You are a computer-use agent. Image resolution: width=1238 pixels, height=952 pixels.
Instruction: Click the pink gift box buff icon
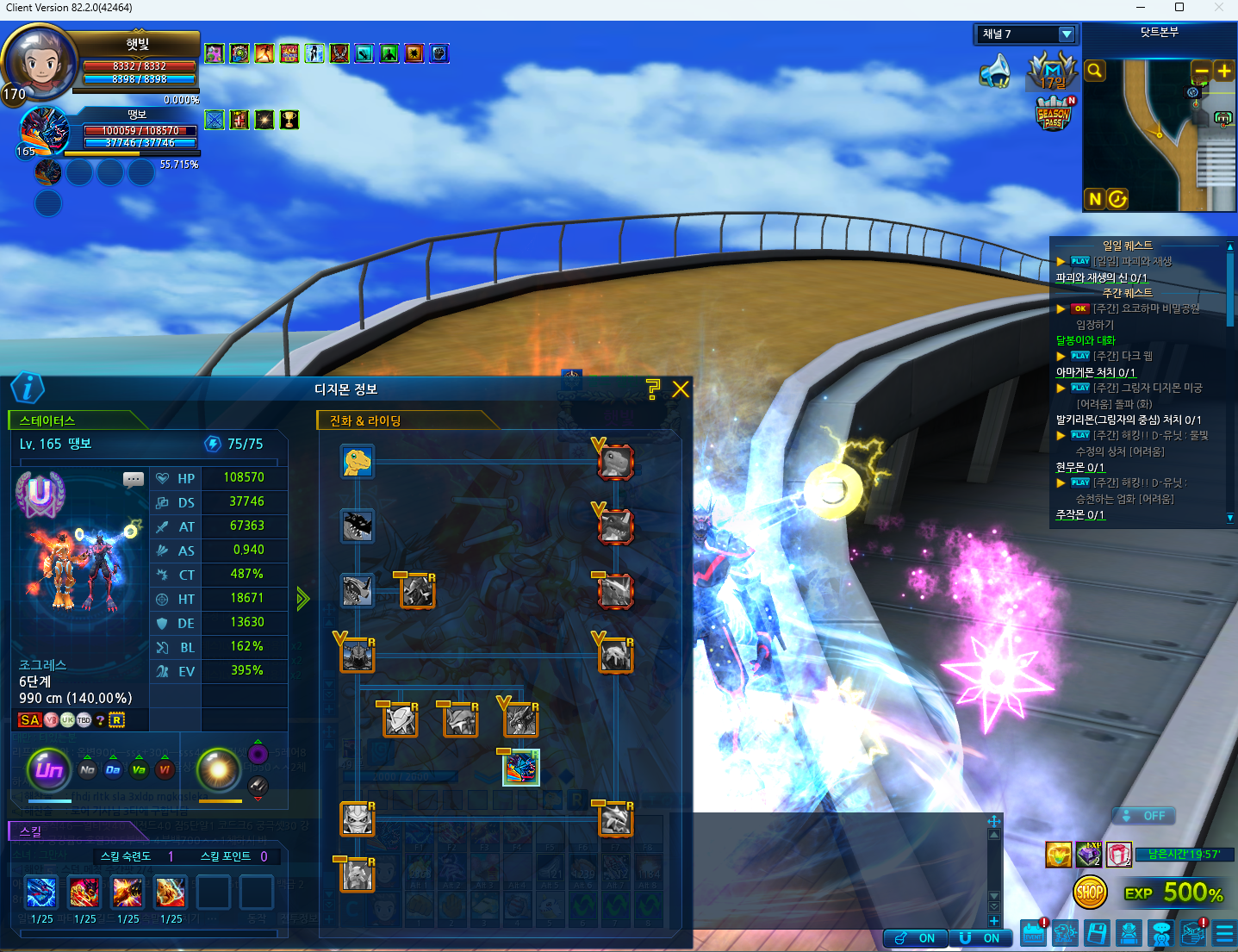[1118, 855]
